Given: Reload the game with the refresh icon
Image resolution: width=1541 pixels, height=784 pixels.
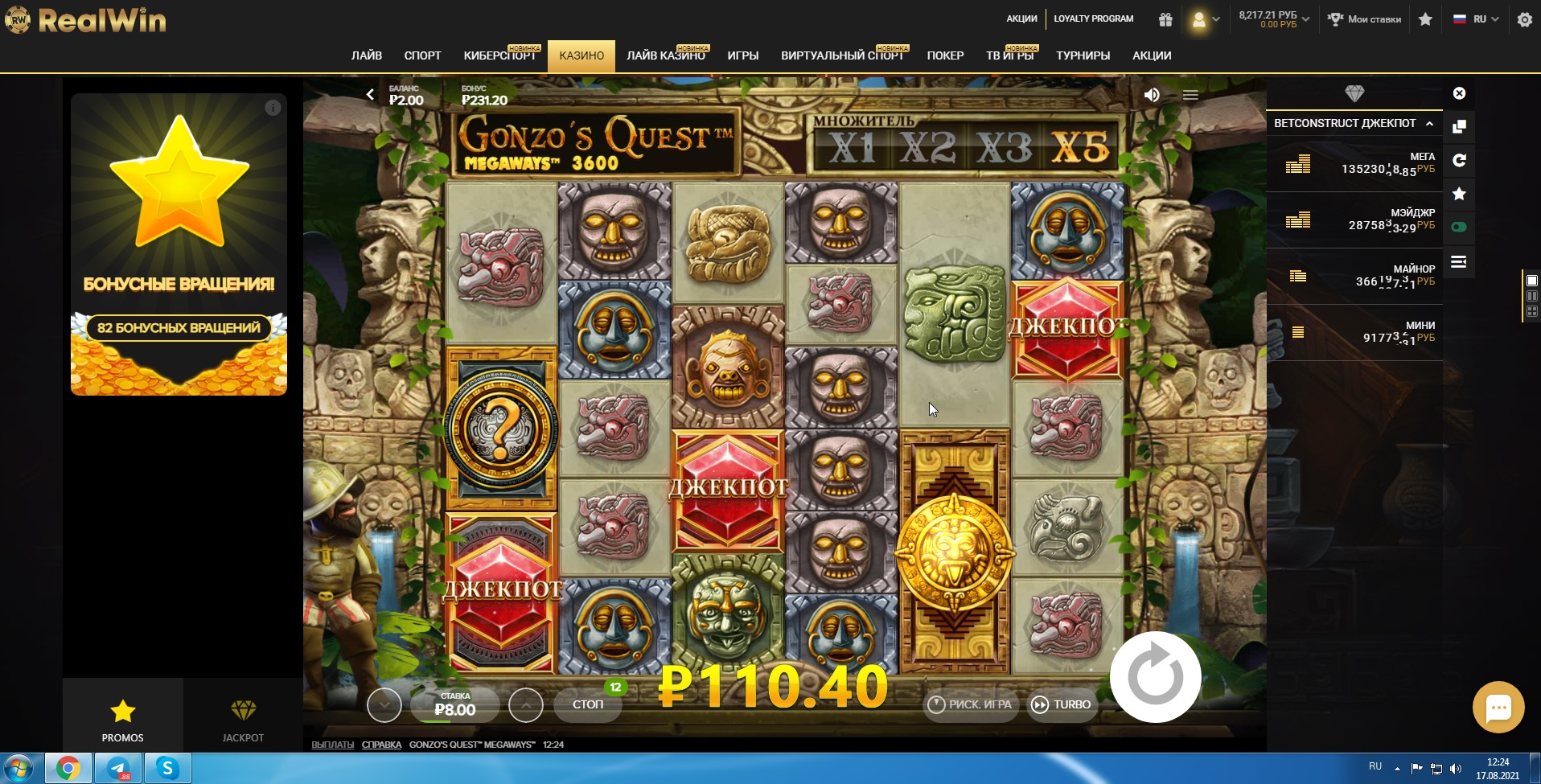Looking at the screenshot, I should 1459,161.
